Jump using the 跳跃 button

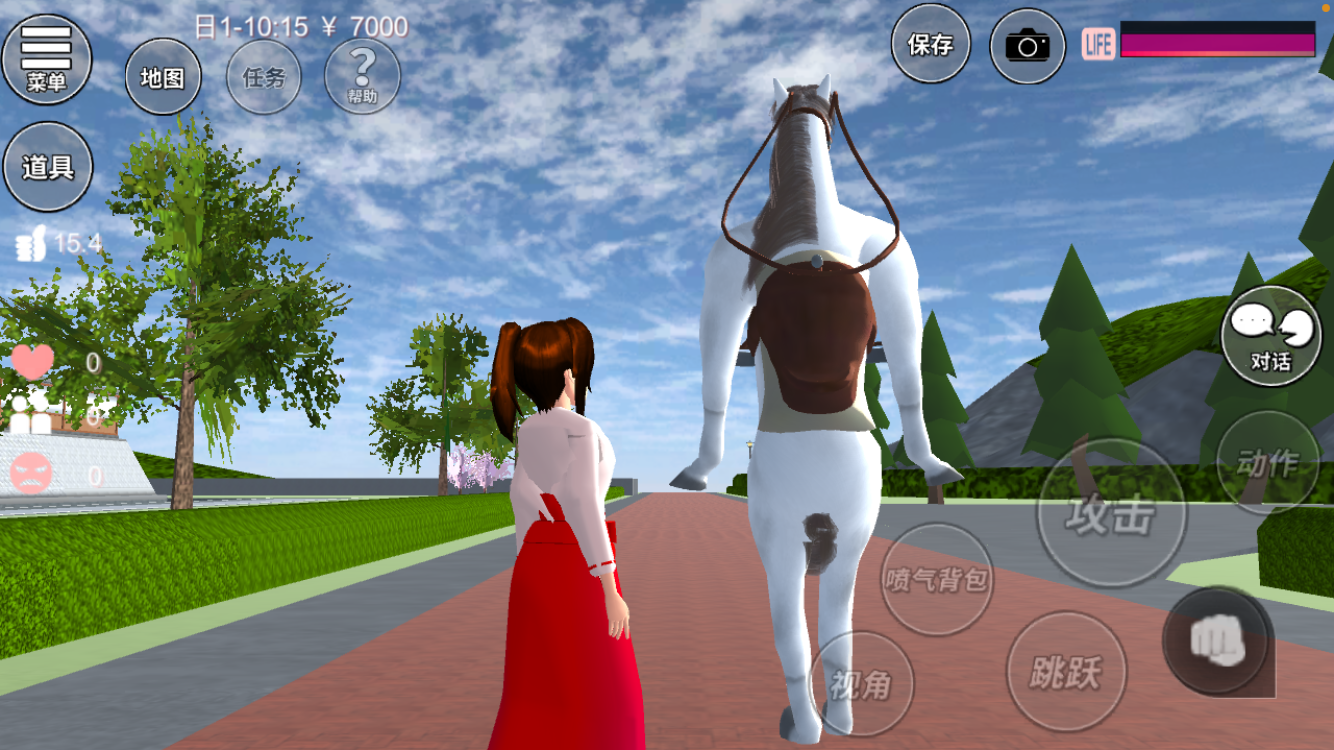(x=1066, y=671)
